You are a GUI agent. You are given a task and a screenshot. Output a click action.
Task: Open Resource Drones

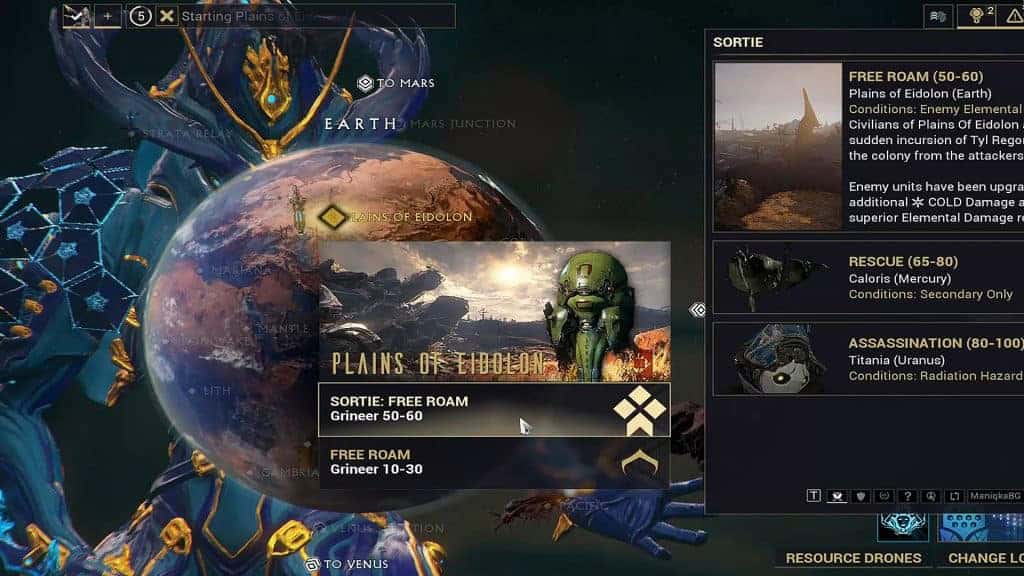click(853, 558)
